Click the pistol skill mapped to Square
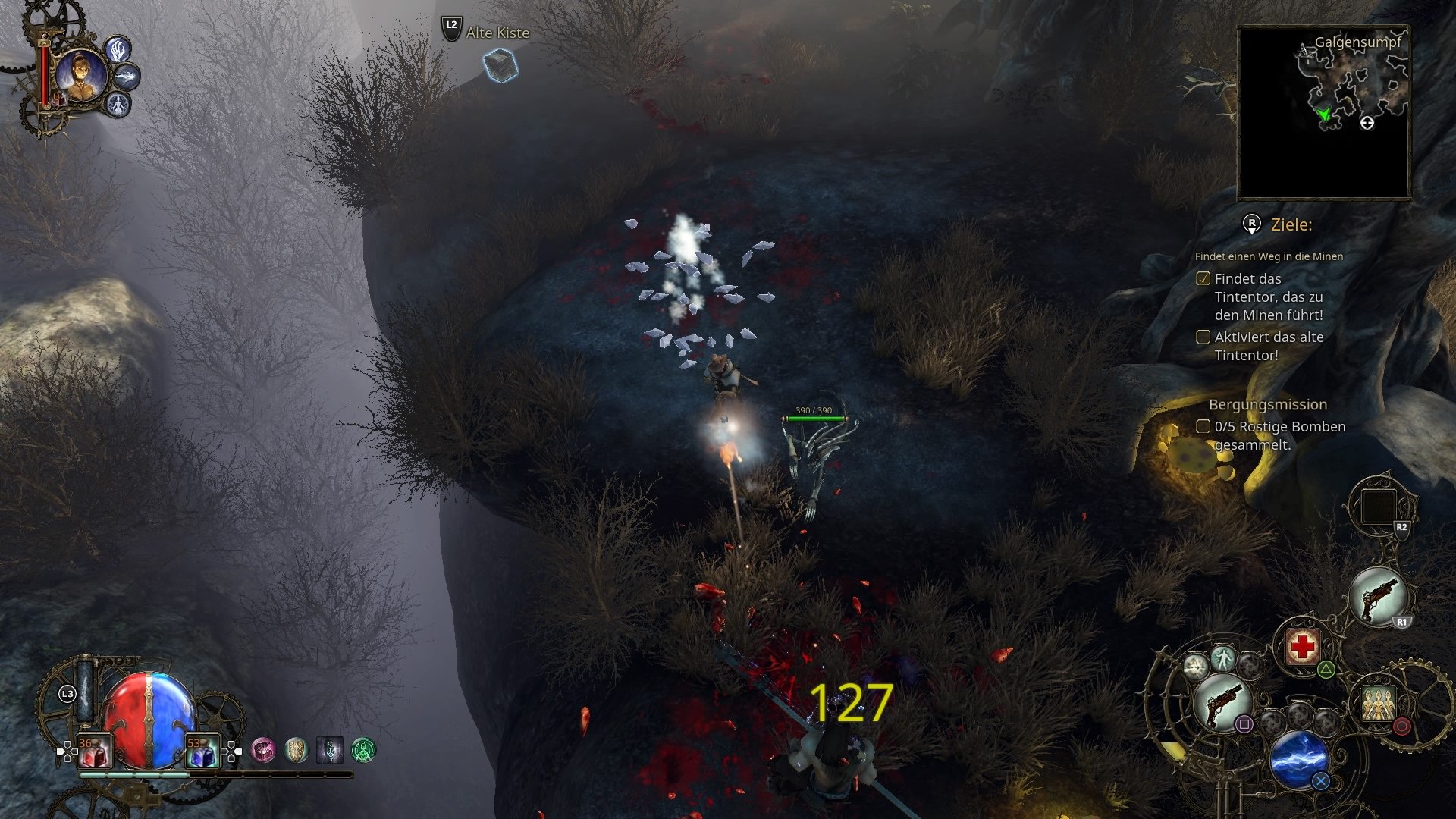Image resolution: width=1456 pixels, height=819 pixels. pos(1222,702)
